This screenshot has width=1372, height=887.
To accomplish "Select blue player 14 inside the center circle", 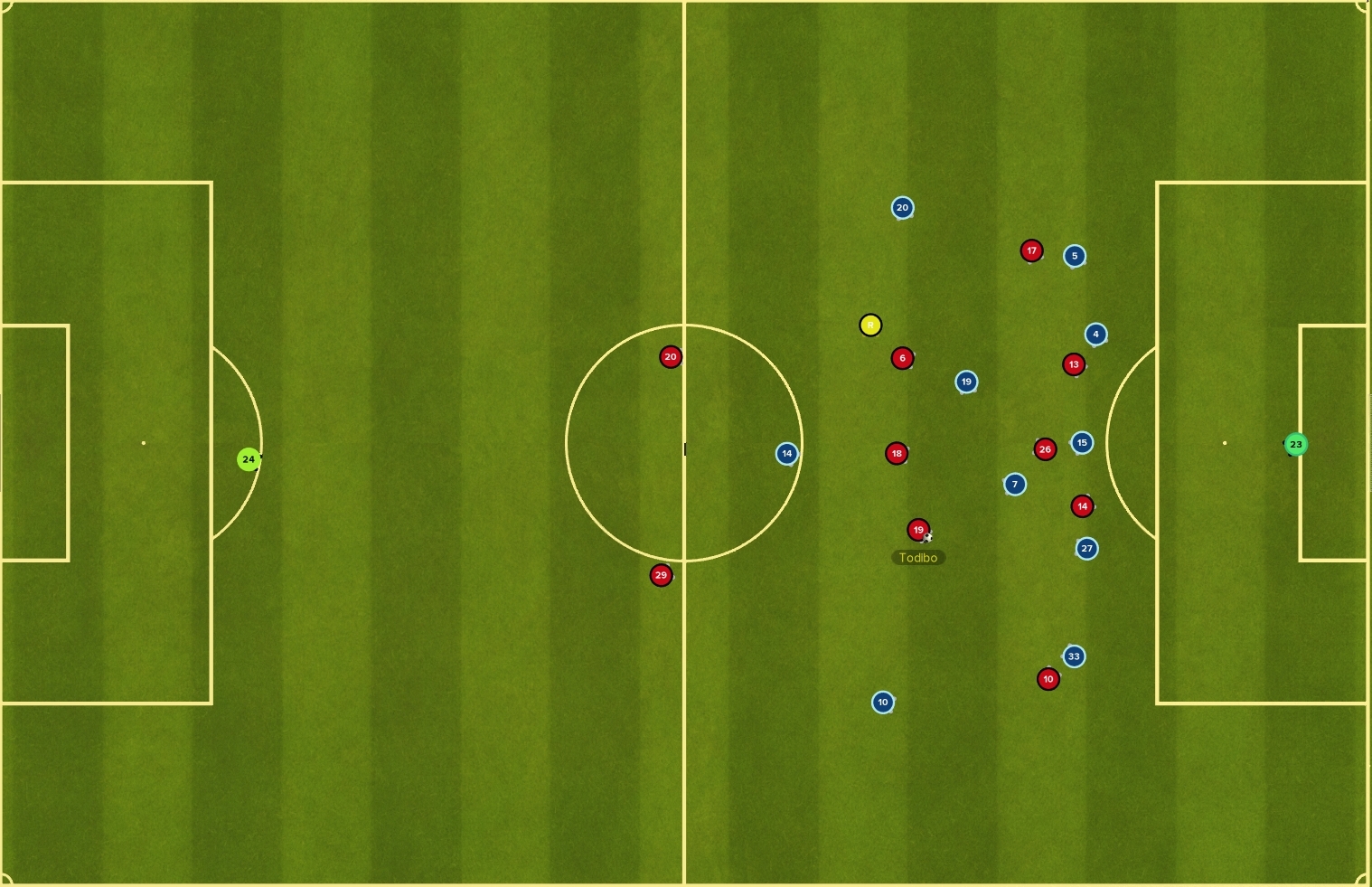I will (785, 453).
